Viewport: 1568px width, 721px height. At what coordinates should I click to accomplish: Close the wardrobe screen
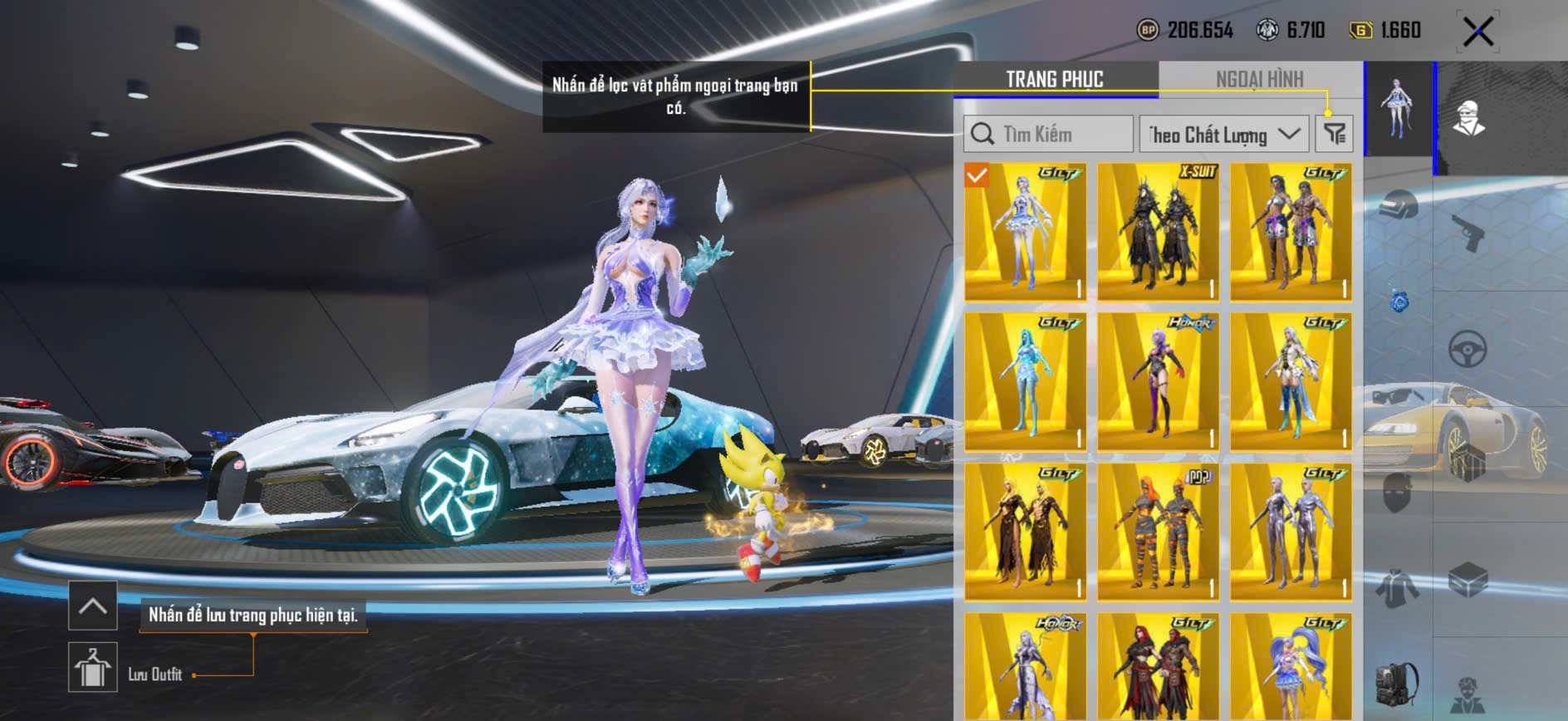[x=1478, y=32]
